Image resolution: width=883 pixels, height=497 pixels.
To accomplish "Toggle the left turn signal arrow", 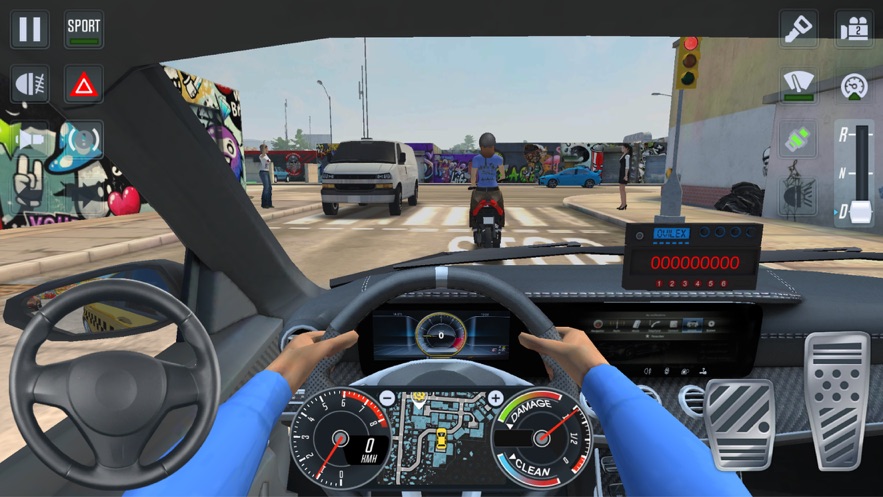I will (x=28, y=139).
